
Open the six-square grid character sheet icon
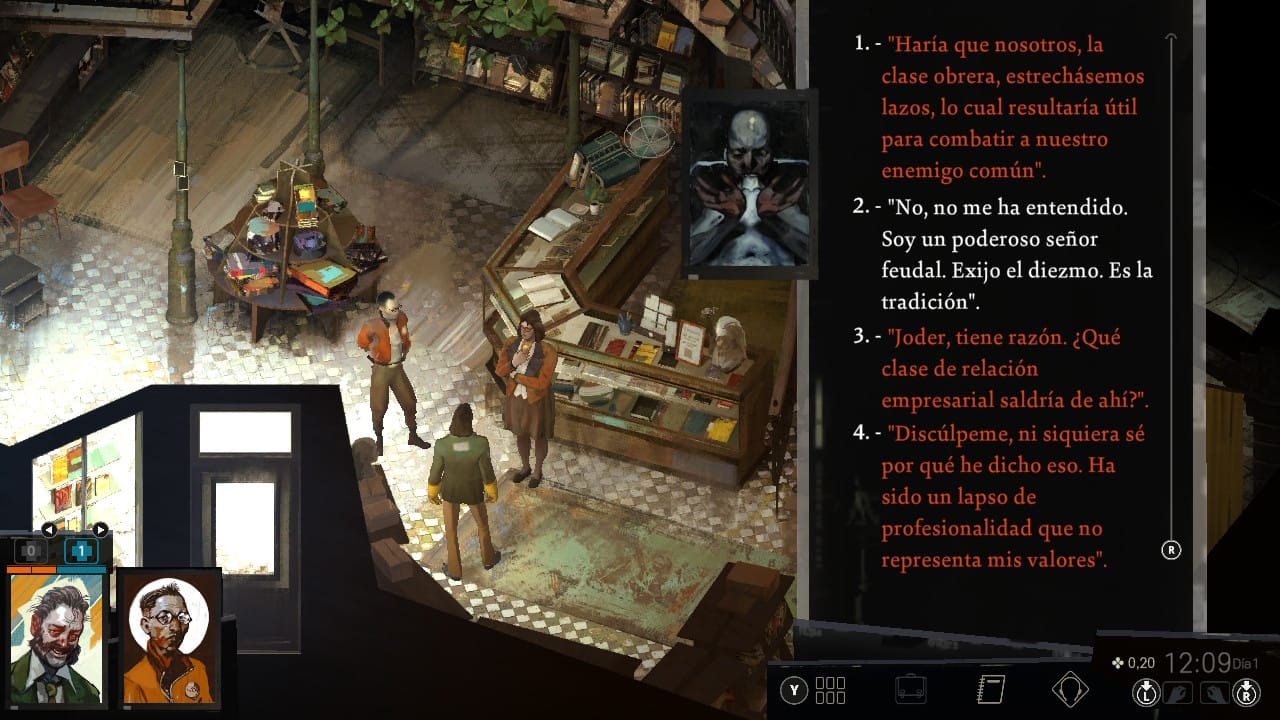(830, 690)
